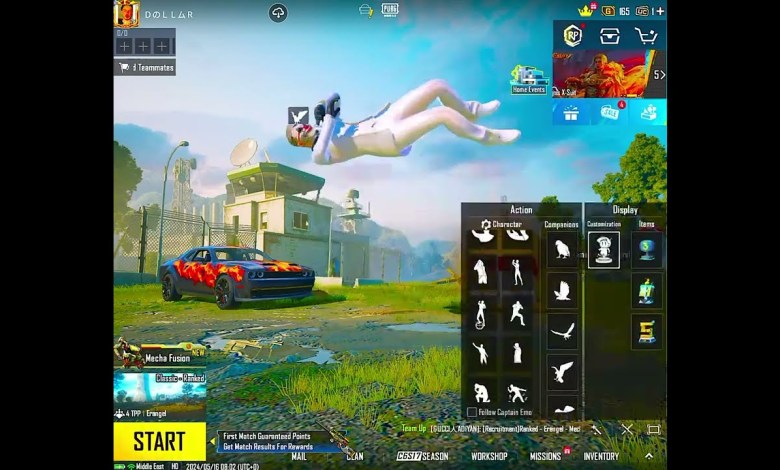Open the Inventory
Image resolution: width=780 pixels, height=470 pixels.
[601, 456]
